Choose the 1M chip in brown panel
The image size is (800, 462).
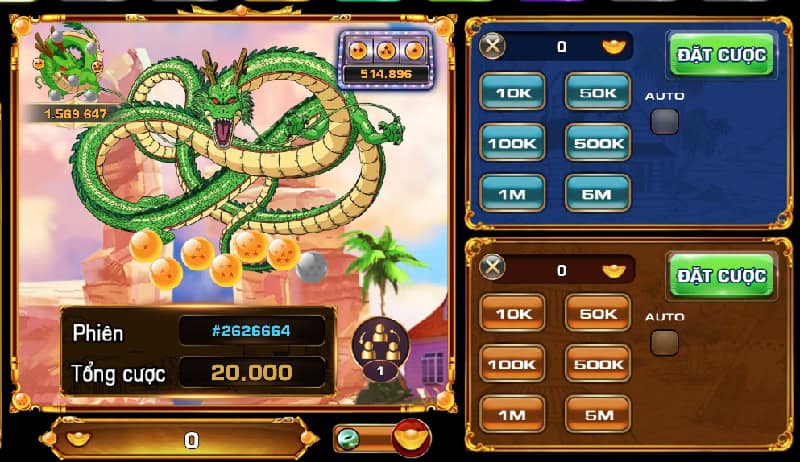tap(513, 413)
